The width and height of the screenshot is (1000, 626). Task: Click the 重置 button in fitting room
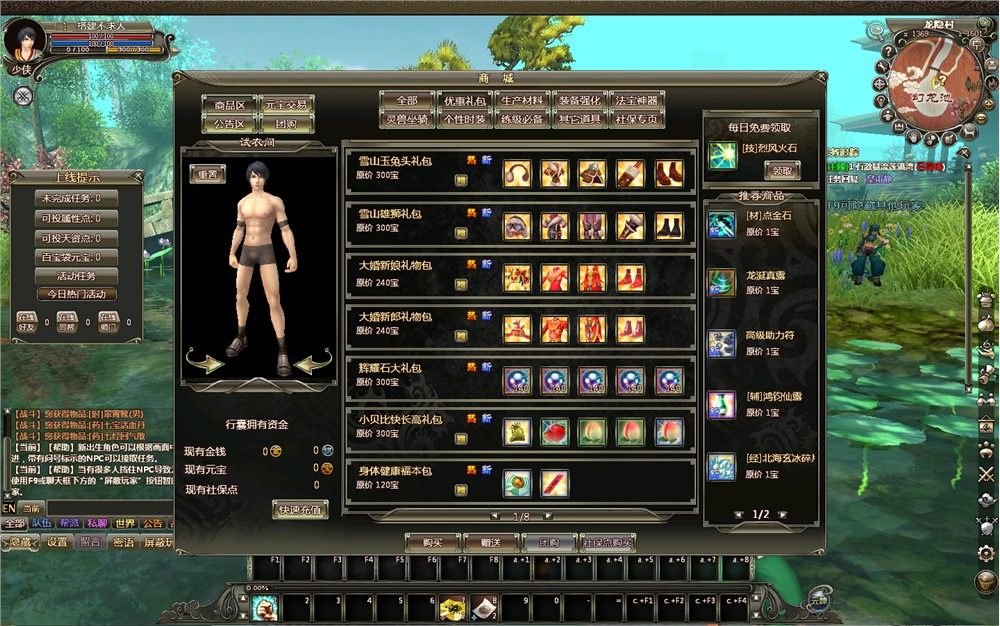click(x=208, y=173)
